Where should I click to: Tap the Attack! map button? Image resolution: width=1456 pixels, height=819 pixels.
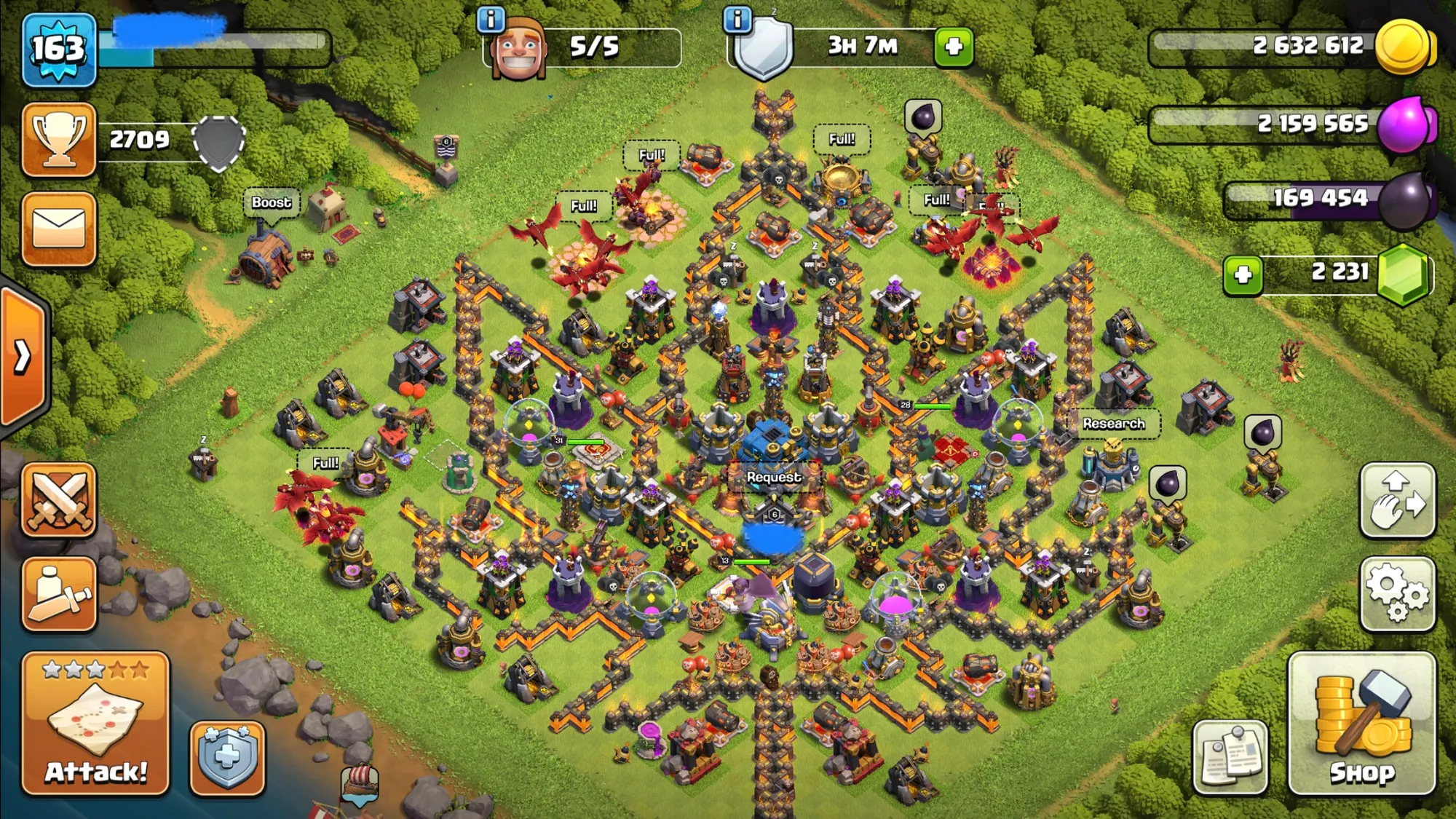[x=95, y=723]
